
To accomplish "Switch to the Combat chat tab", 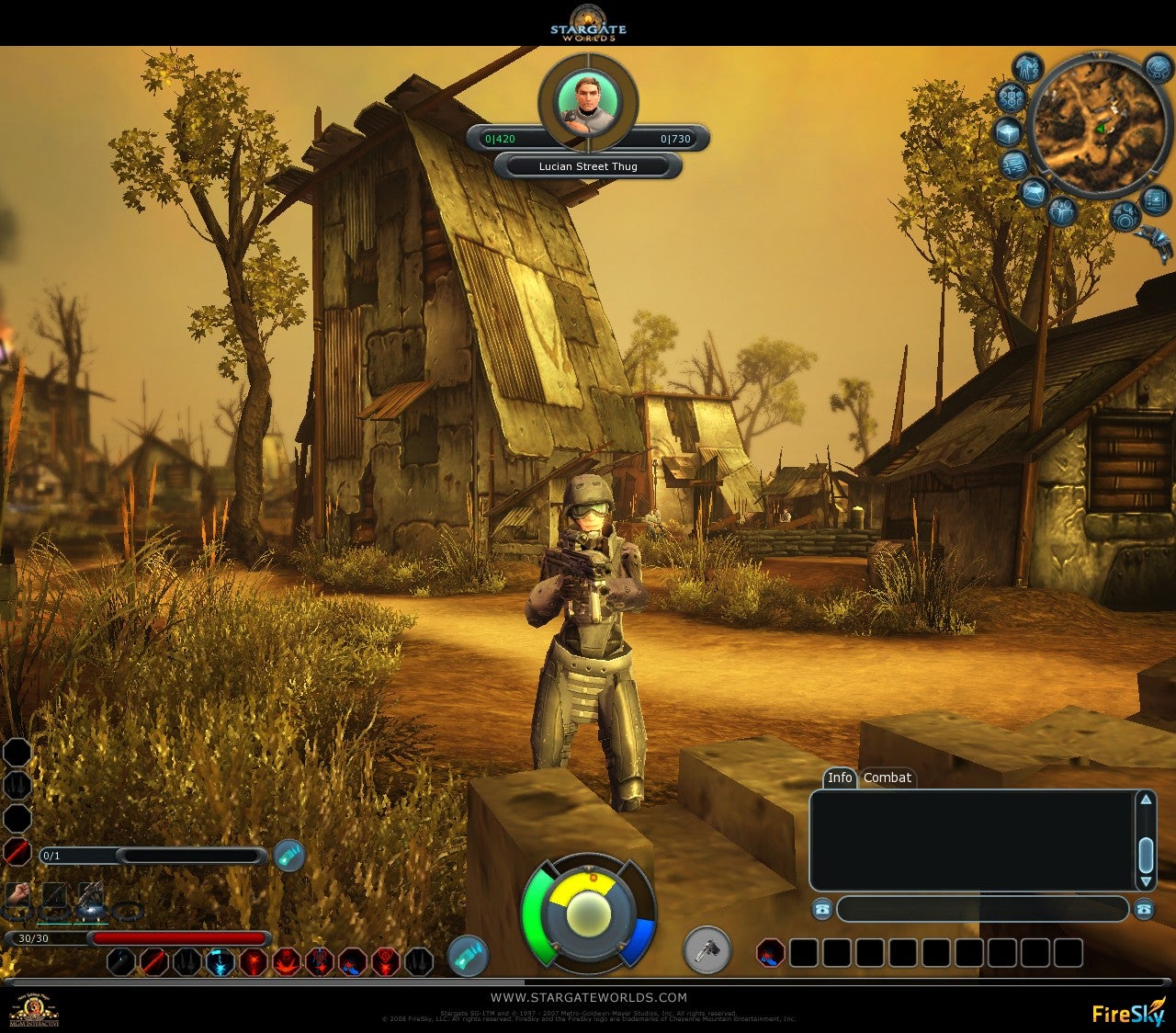I will pyautogui.click(x=887, y=778).
